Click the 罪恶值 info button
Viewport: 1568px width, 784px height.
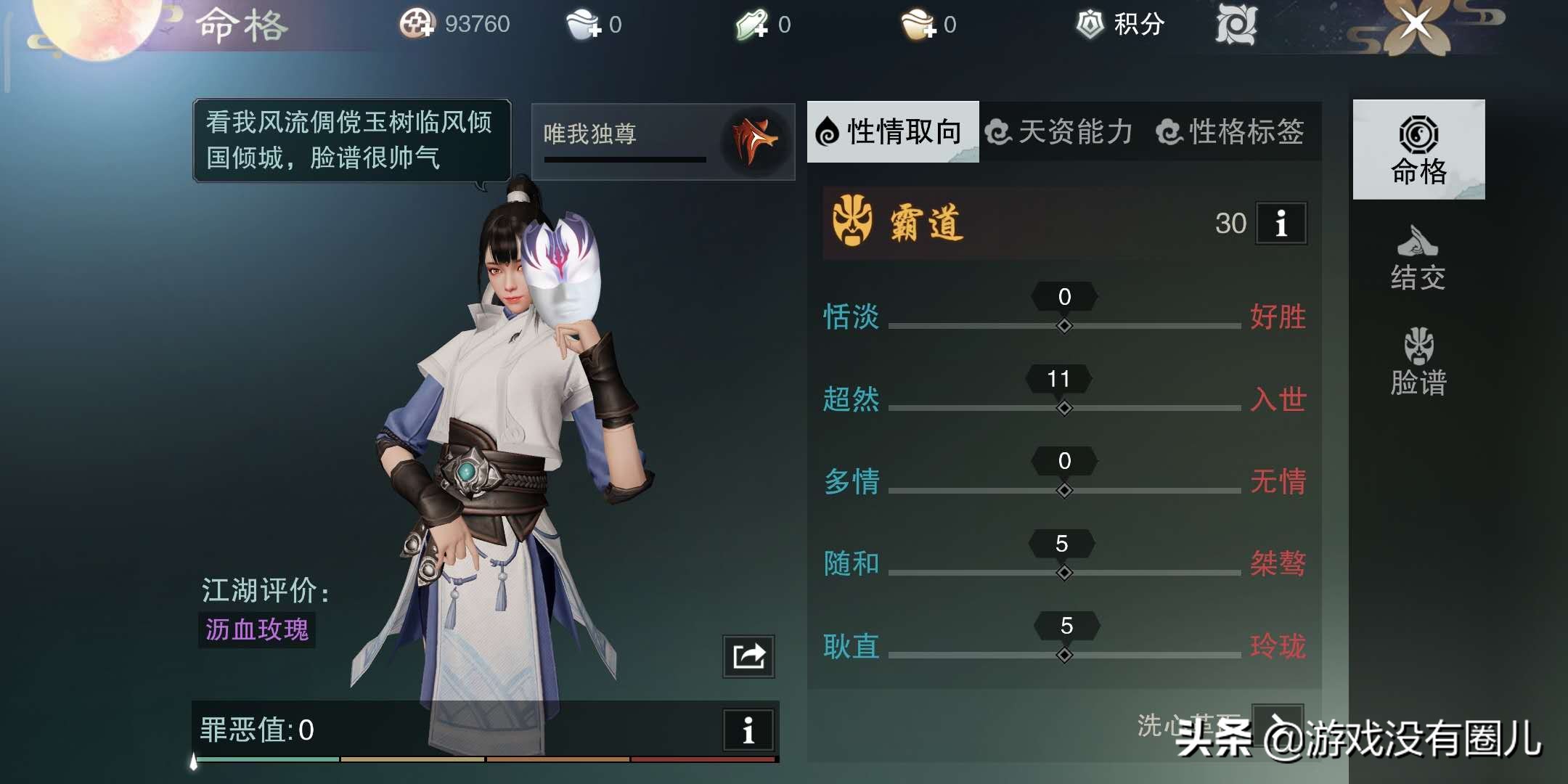point(748,728)
